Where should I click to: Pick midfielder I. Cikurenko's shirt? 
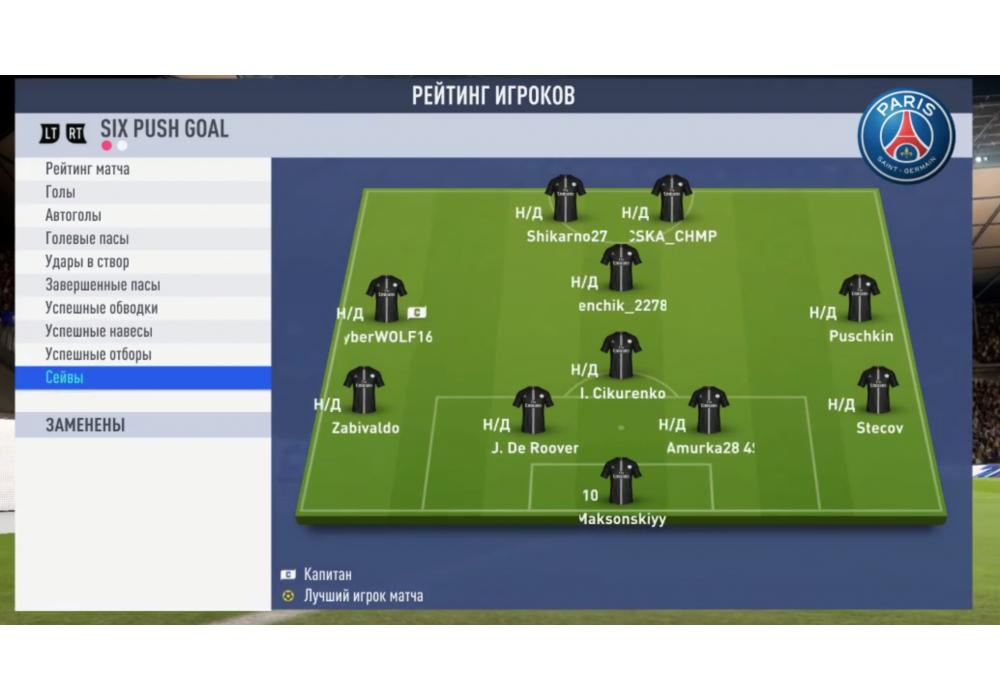click(621, 356)
